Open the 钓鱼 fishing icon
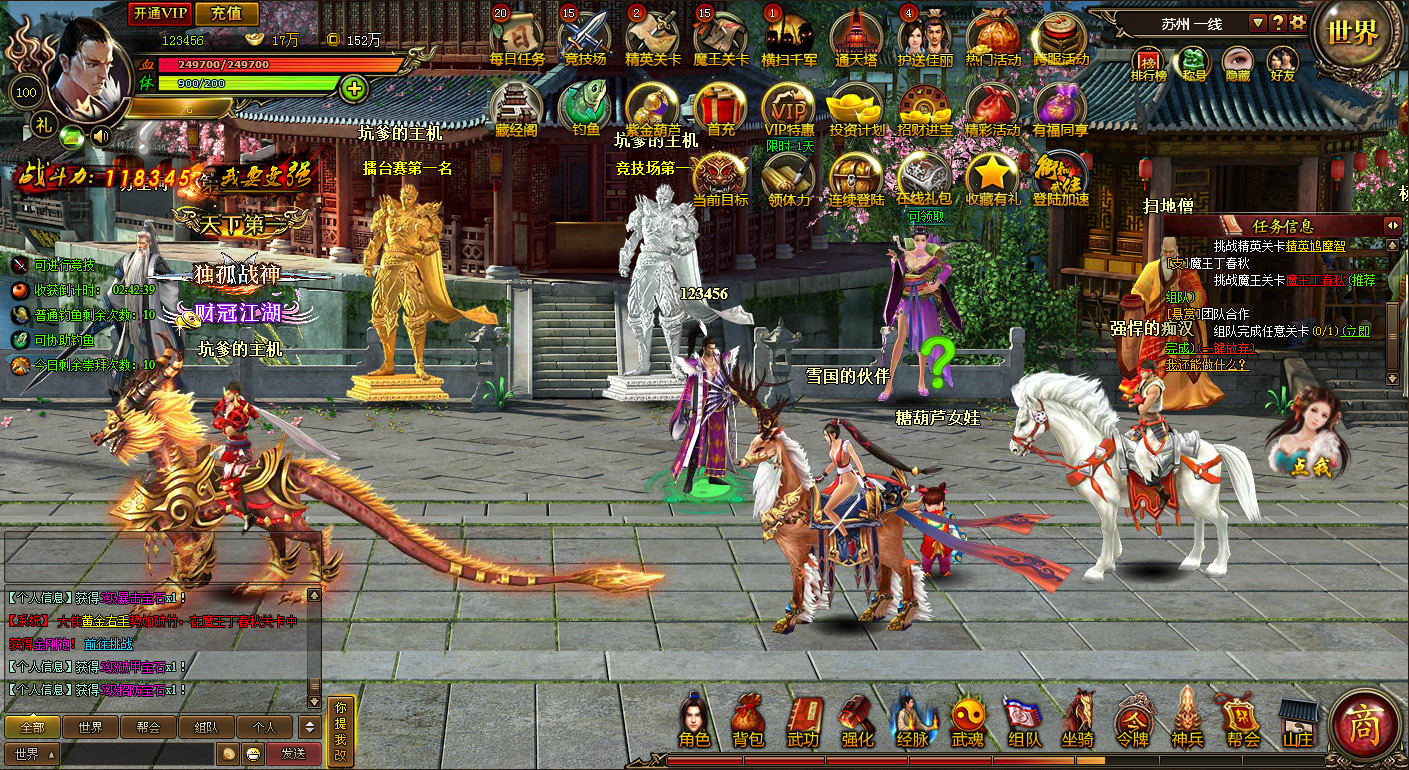1409x770 pixels. coord(585,106)
